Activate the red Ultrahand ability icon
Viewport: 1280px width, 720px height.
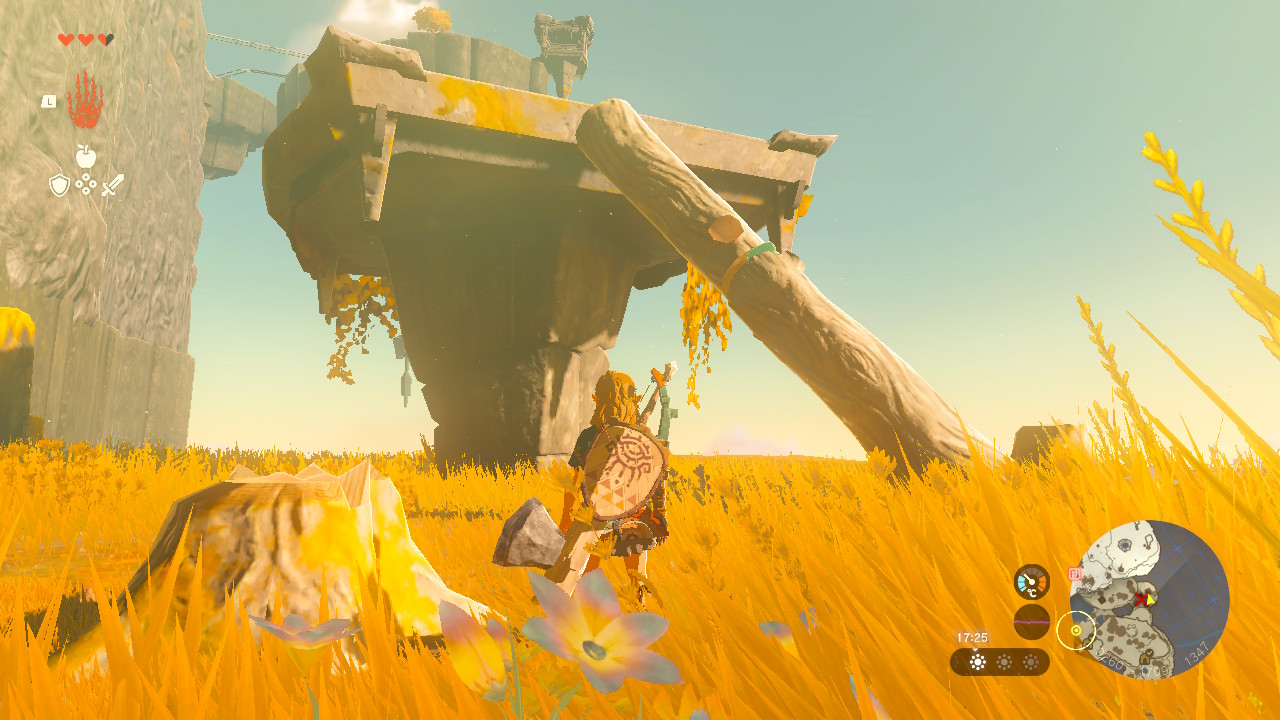[x=85, y=101]
